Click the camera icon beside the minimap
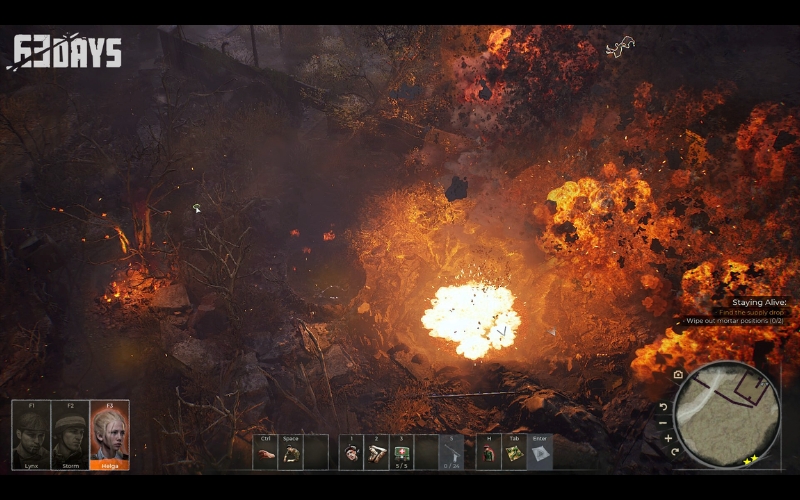Viewport: 800px width, 500px height. click(678, 375)
